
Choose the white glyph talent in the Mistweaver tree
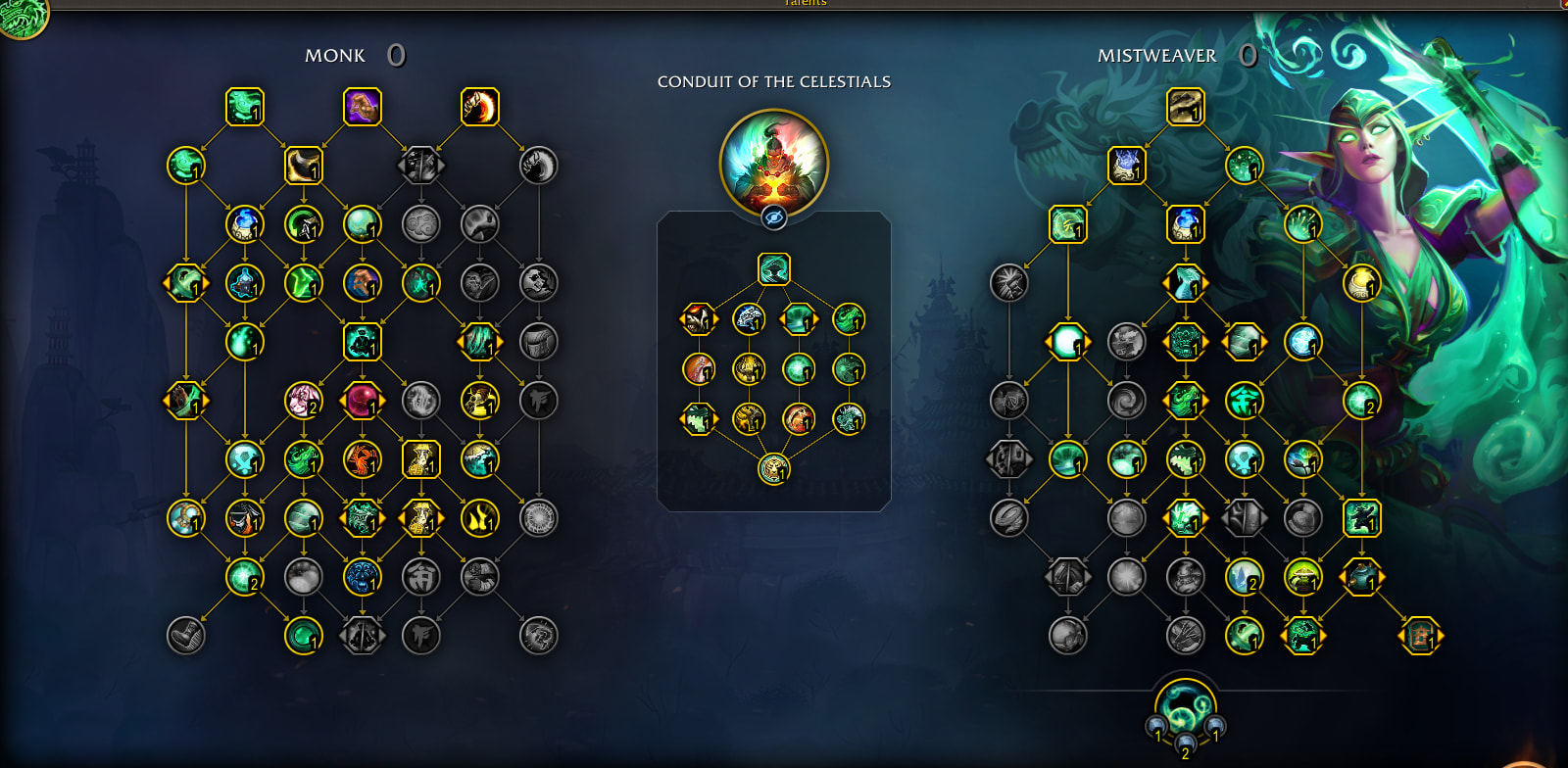point(1244,401)
